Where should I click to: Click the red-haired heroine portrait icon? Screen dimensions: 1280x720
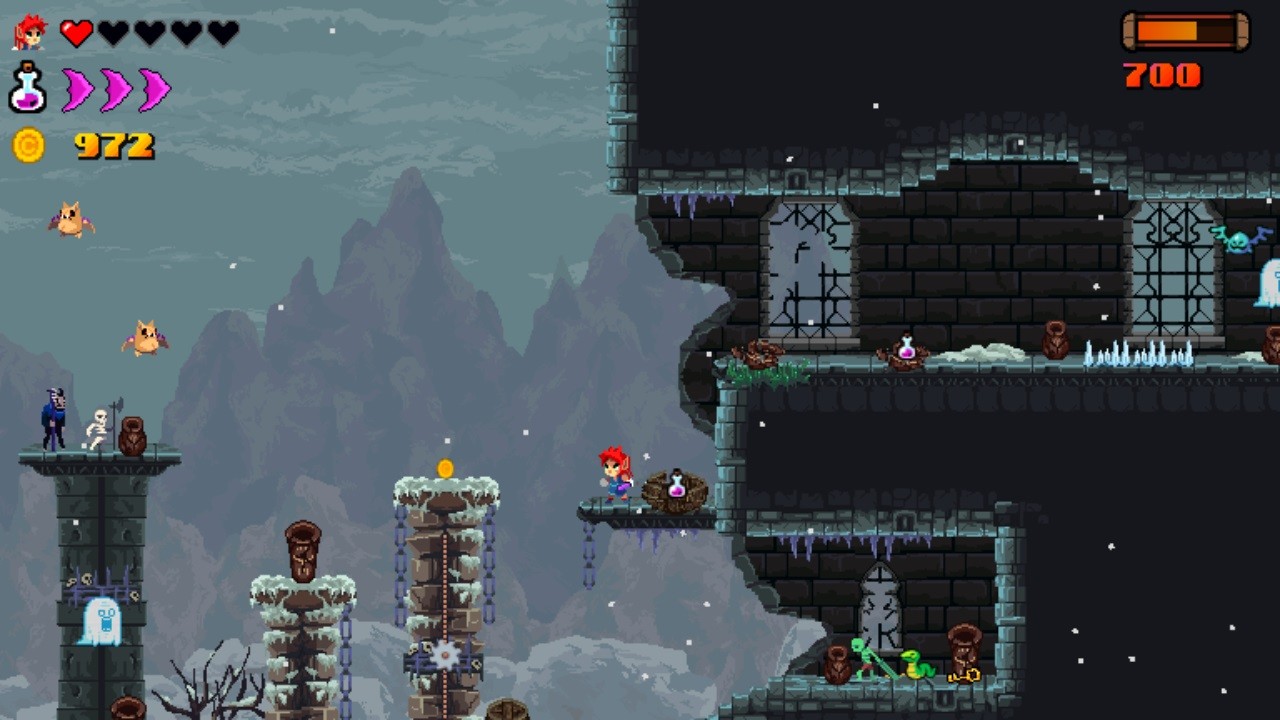point(29,33)
